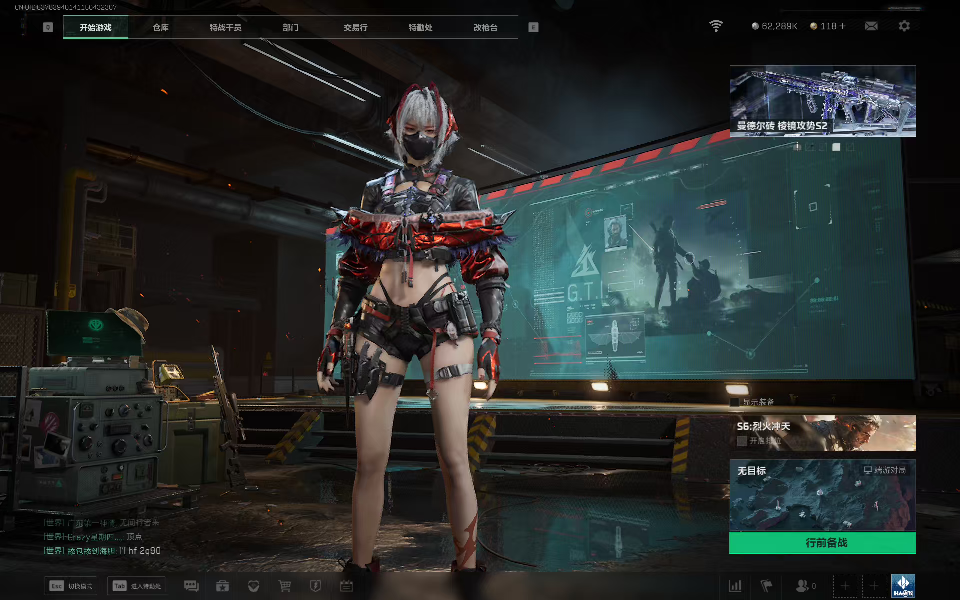Open the 仓库 warehouse tab
The height and width of the screenshot is (600, 960).
tap(161, 27)
